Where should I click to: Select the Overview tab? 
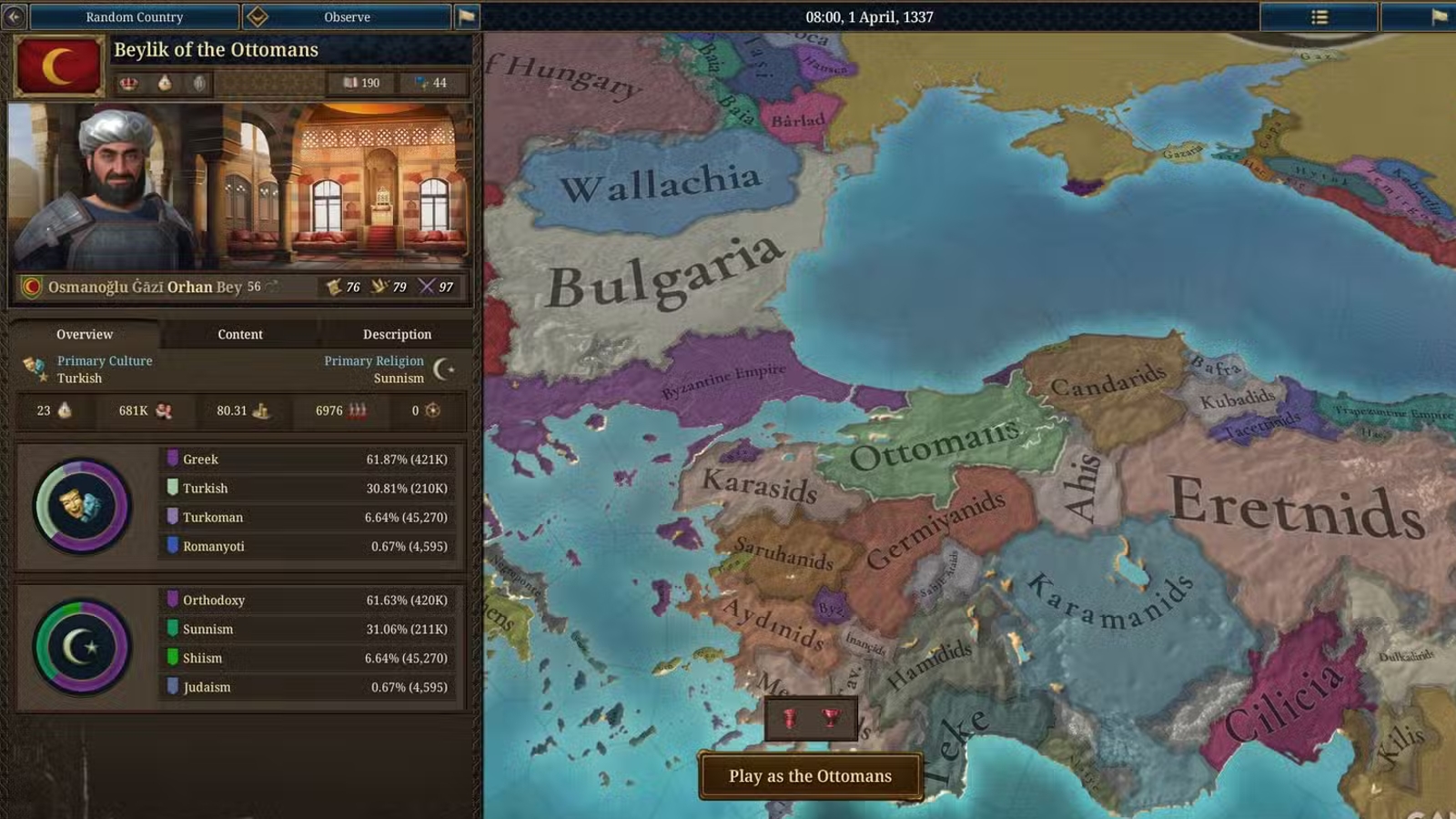coord(85,334)
